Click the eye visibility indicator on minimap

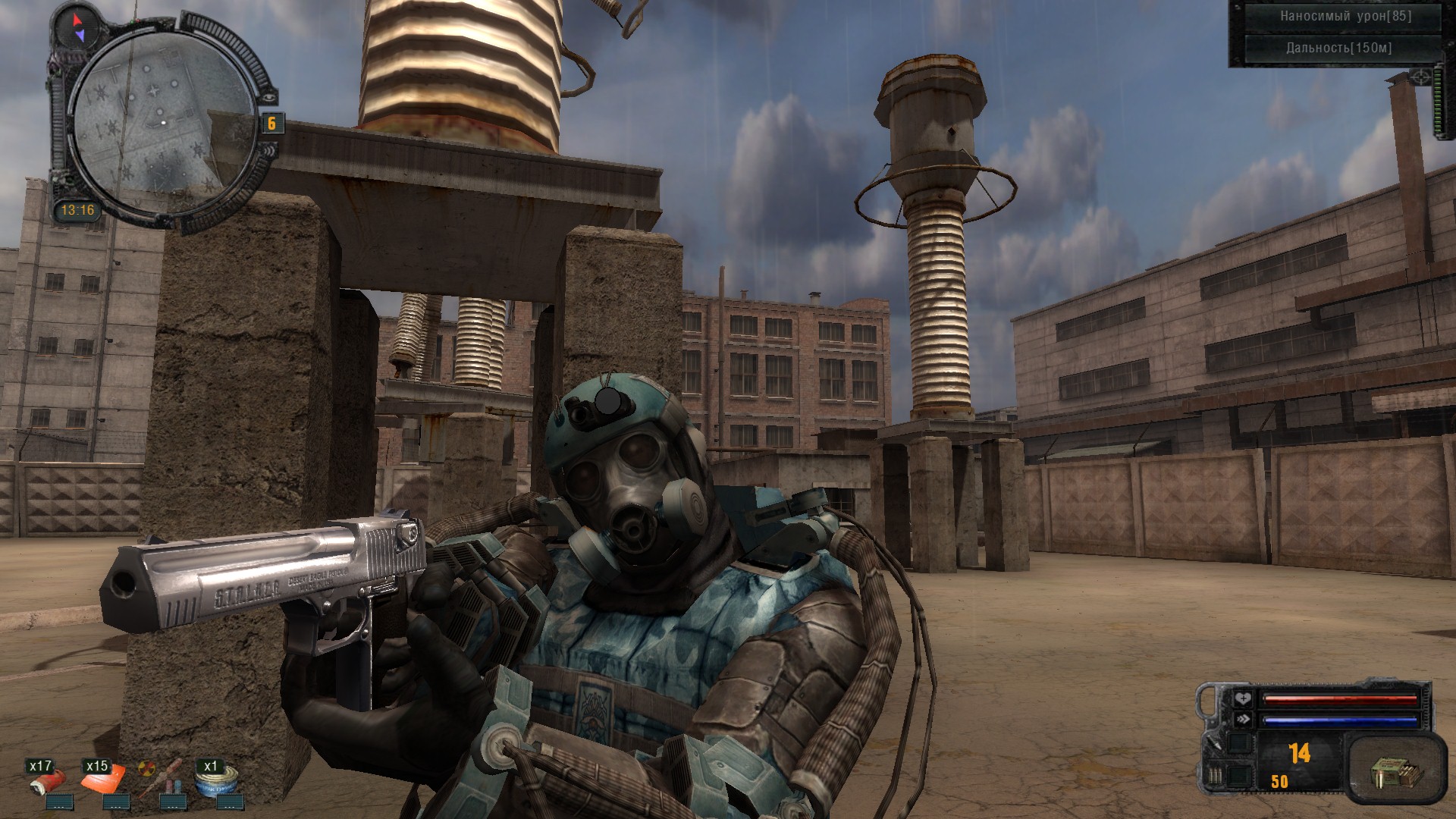pyautogui.click(x=270, y=96)
